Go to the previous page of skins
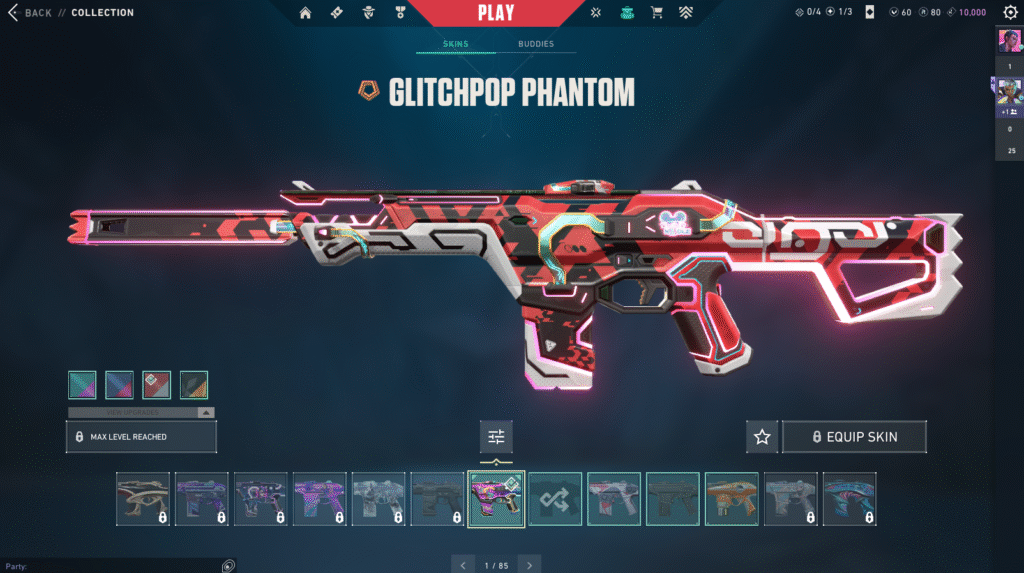Image resolution: width=1024 pixels, height=573 pixels. click(x=461, y=565)
